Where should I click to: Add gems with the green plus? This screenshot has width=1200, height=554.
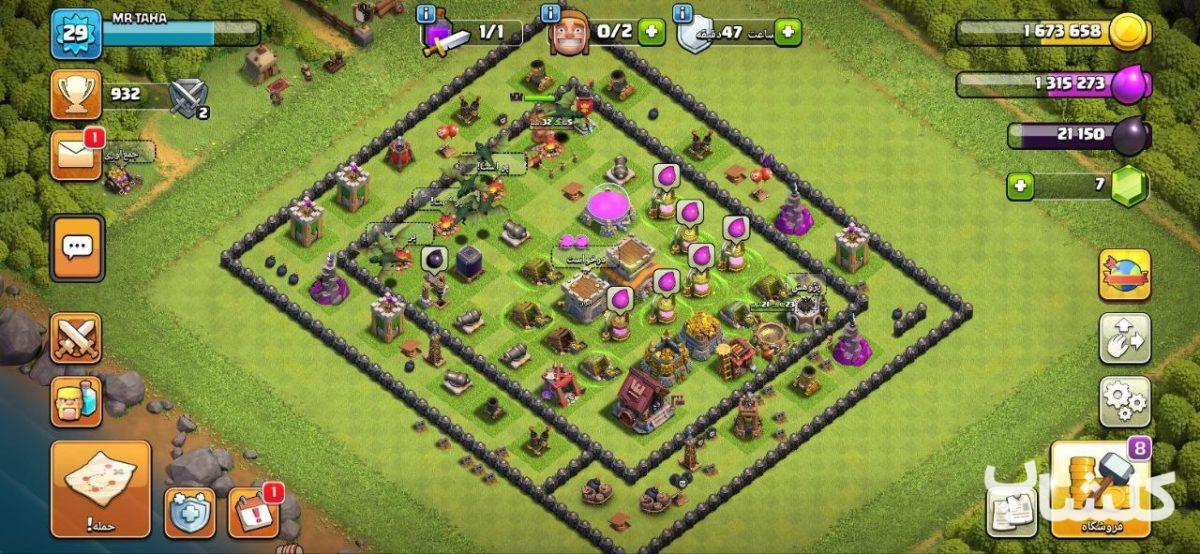[1020, 186]
